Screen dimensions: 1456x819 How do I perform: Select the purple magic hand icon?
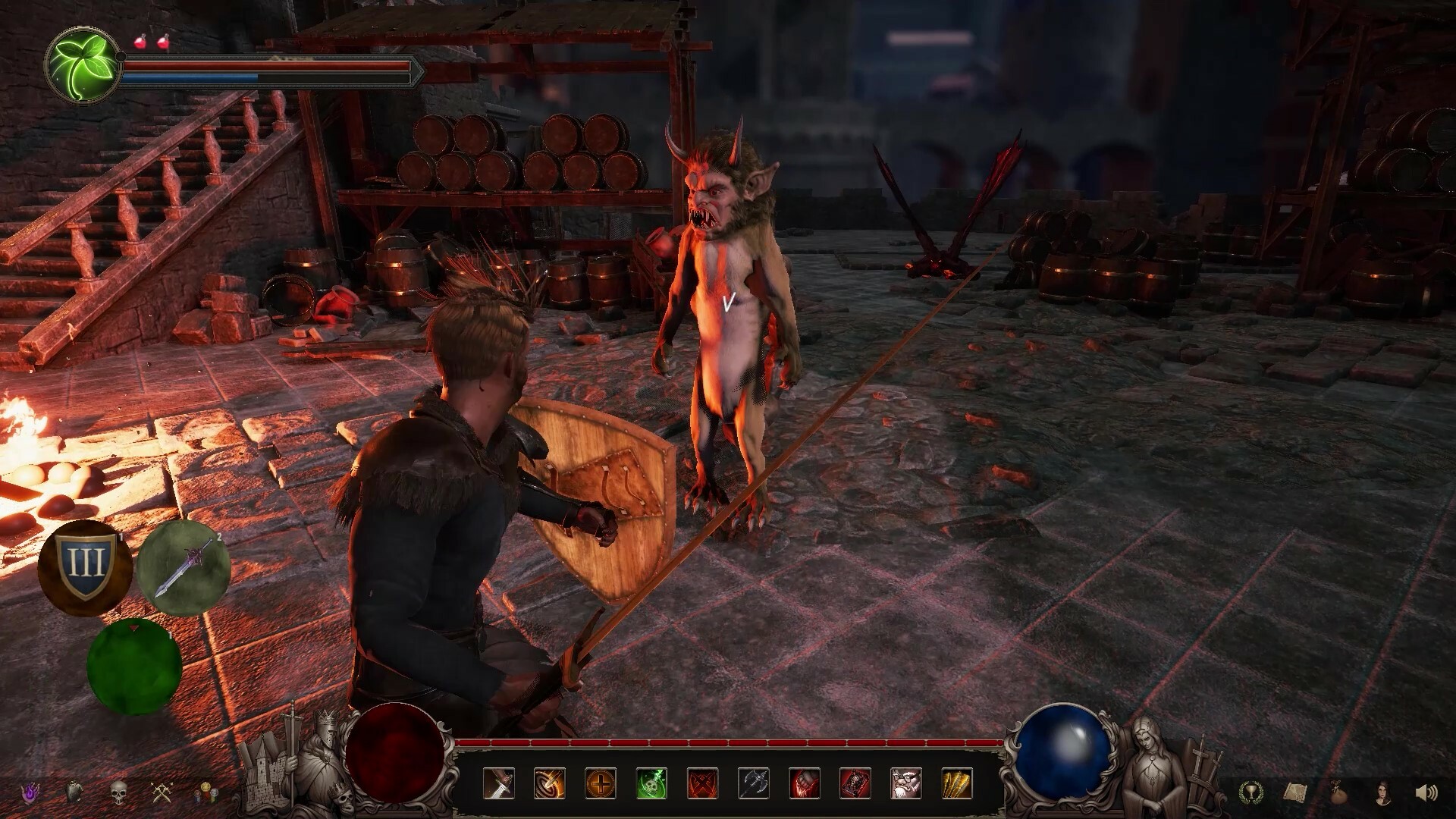pos(30,792)
